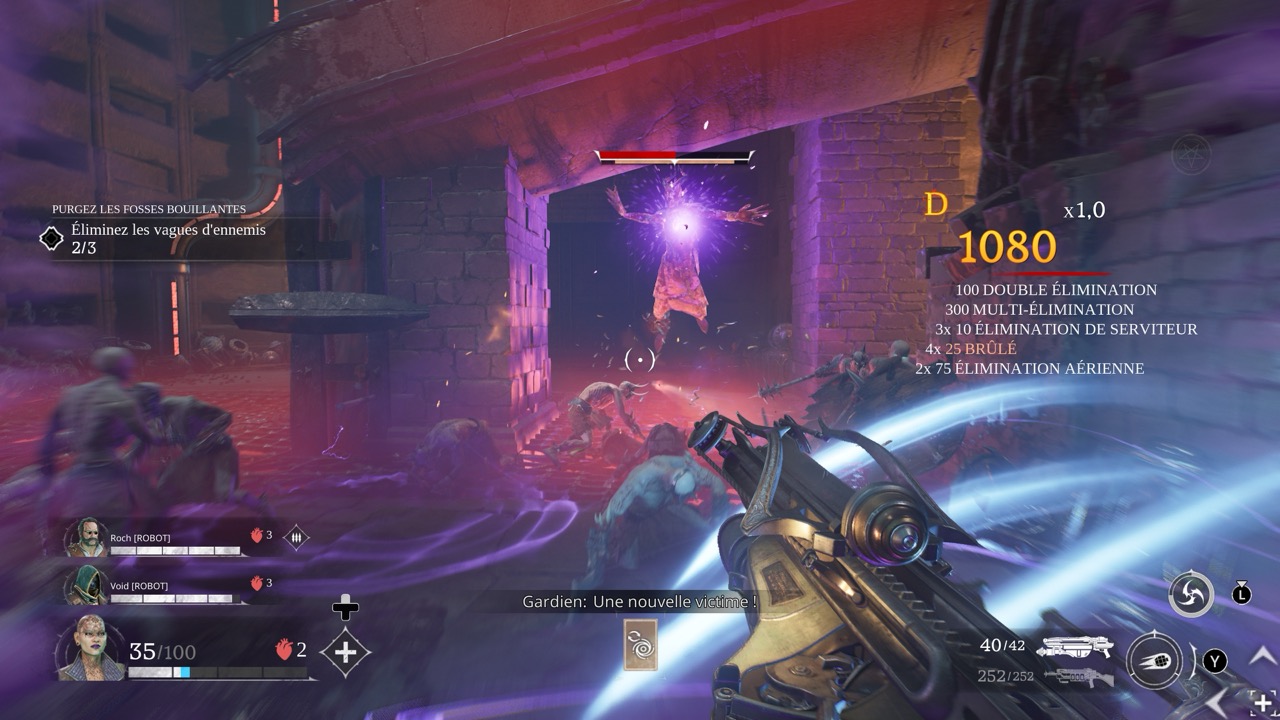Image resolution: width=1280 pixels, height=720 pixels.
Task: Select the equipped primary weapon icon
Action: [x=1074, y=647]
